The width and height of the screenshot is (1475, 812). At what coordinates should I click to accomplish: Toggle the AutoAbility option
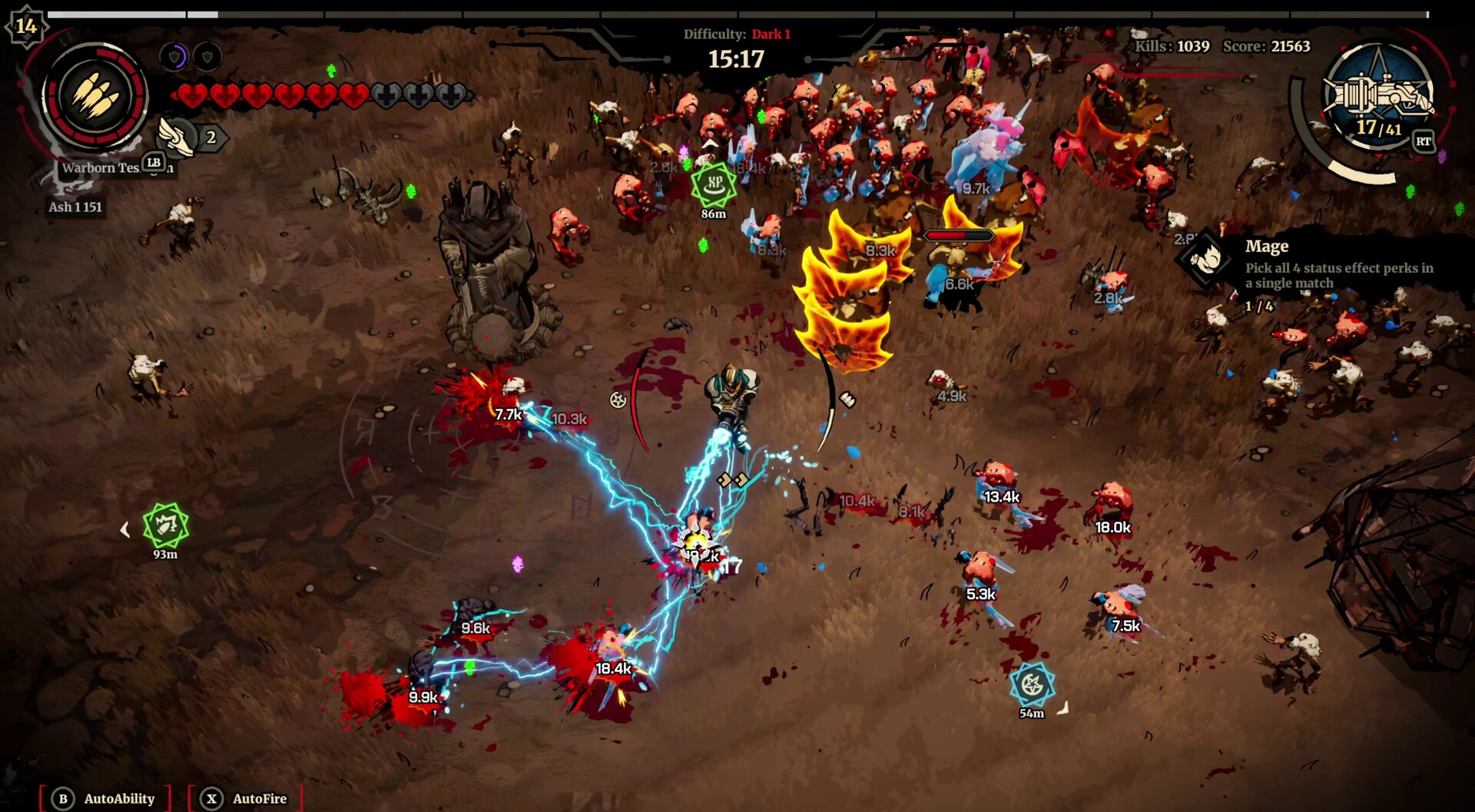(x=105, y=798)
